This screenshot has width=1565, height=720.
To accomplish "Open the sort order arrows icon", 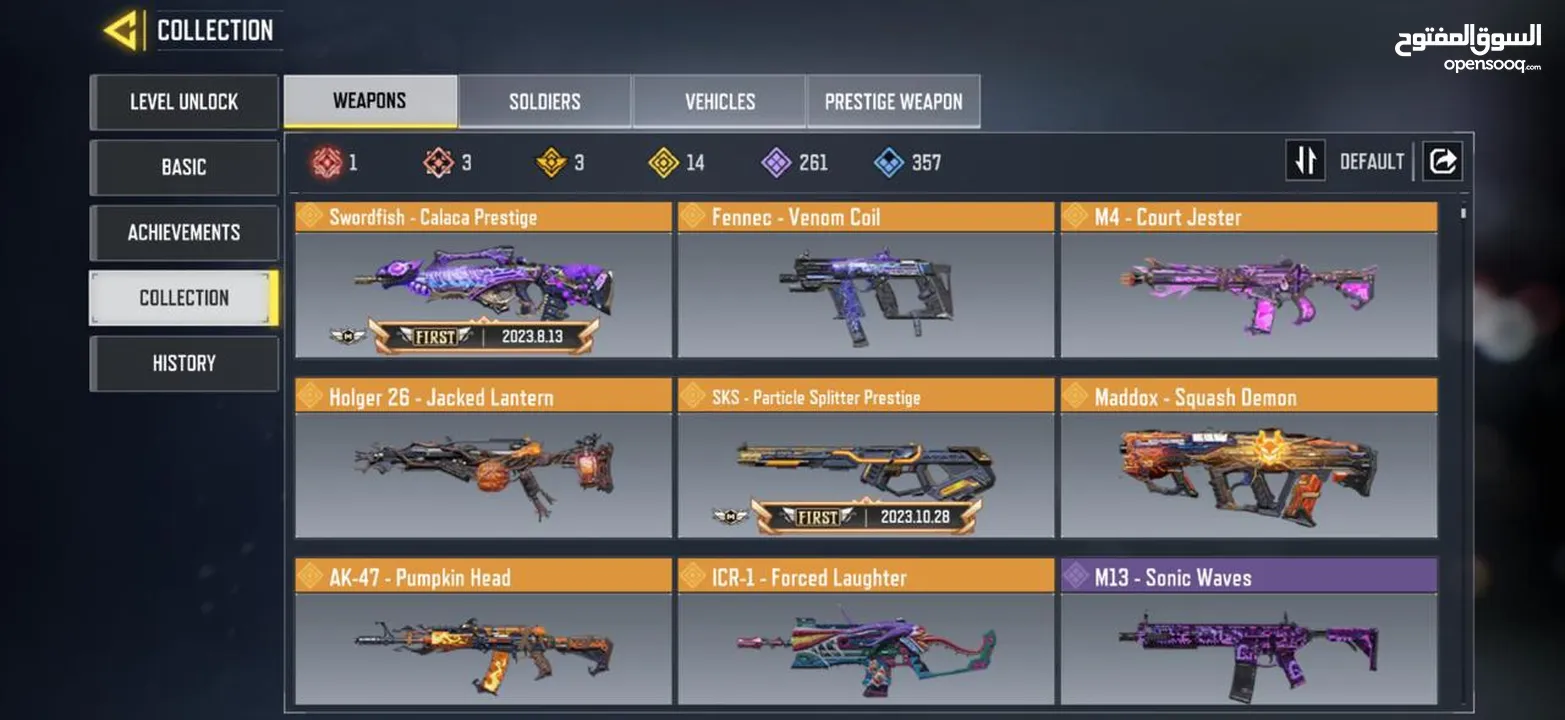I will [x=1305, y=160].
